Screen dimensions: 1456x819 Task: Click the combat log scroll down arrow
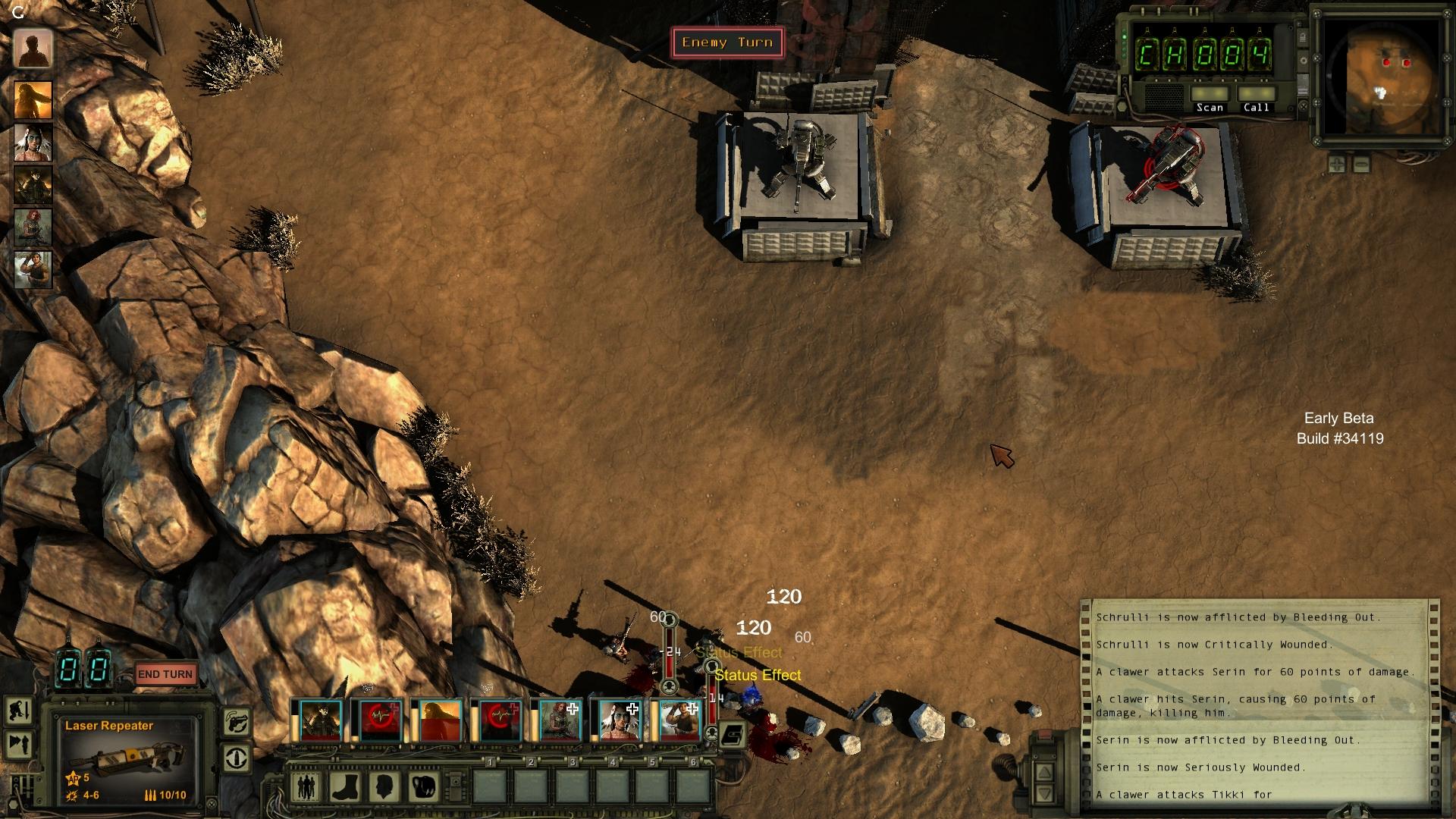click(1045, 793)
